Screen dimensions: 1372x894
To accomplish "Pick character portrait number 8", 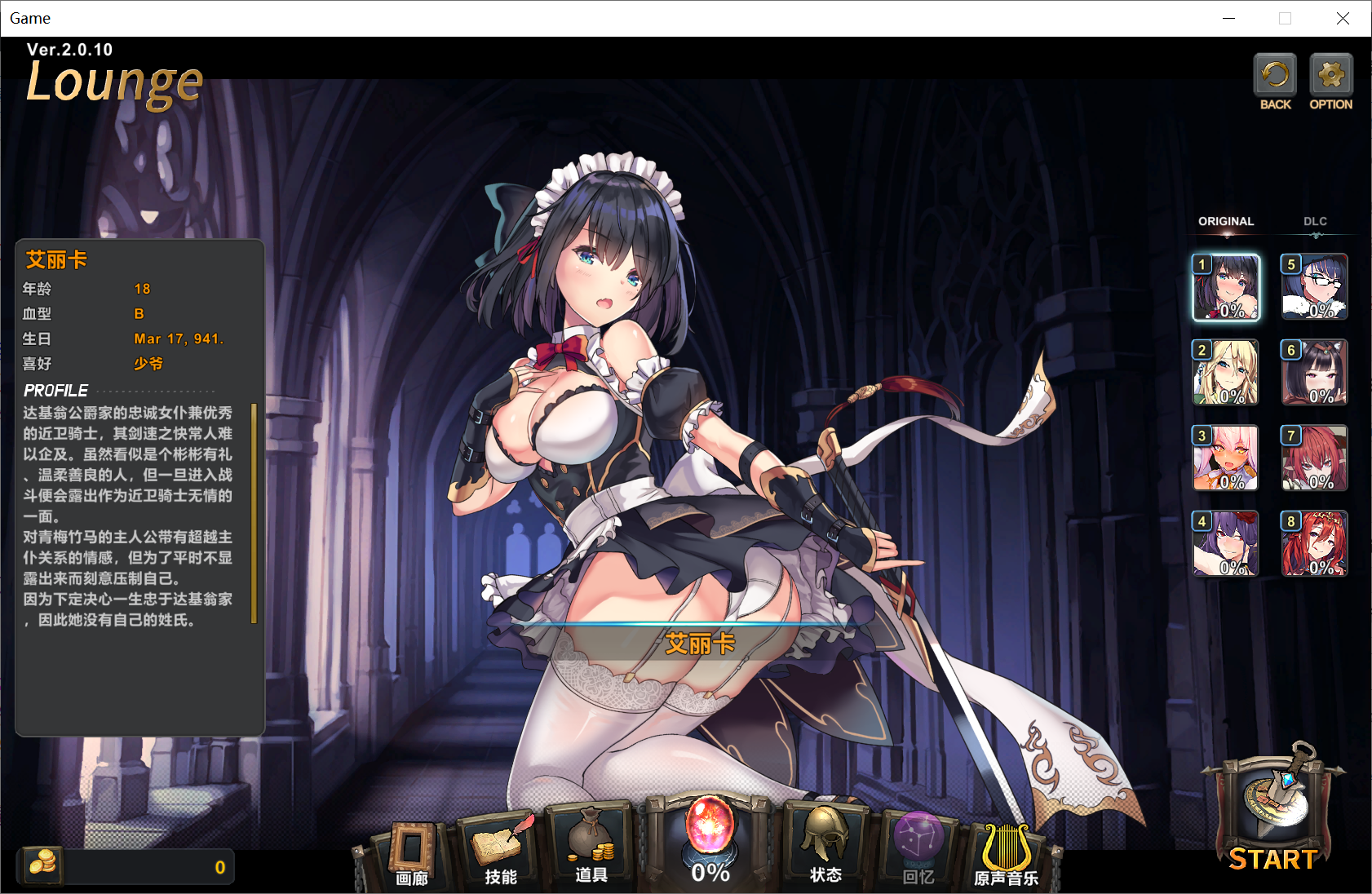I will point(1314,544).
